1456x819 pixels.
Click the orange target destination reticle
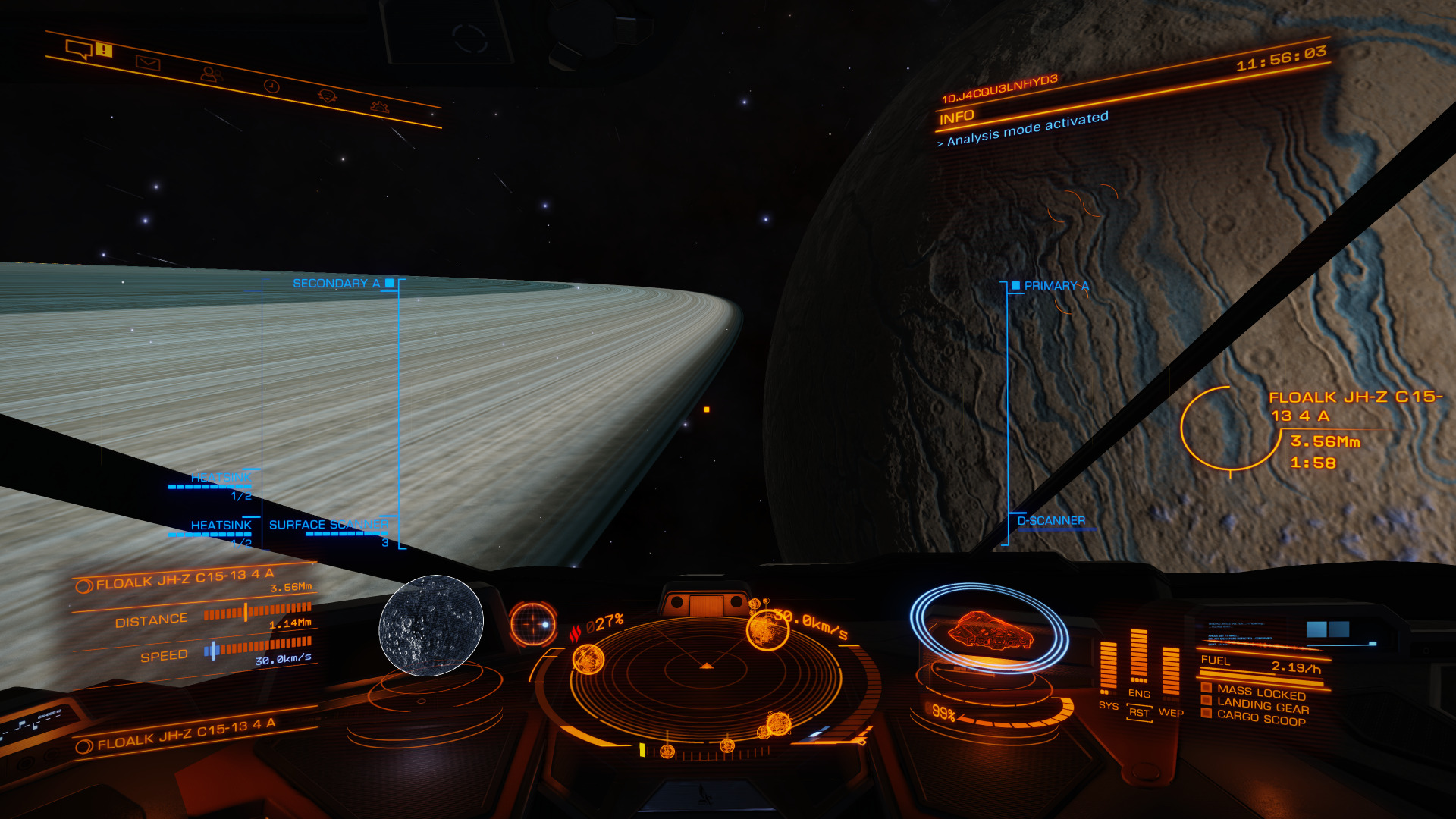coord(1228,428)
